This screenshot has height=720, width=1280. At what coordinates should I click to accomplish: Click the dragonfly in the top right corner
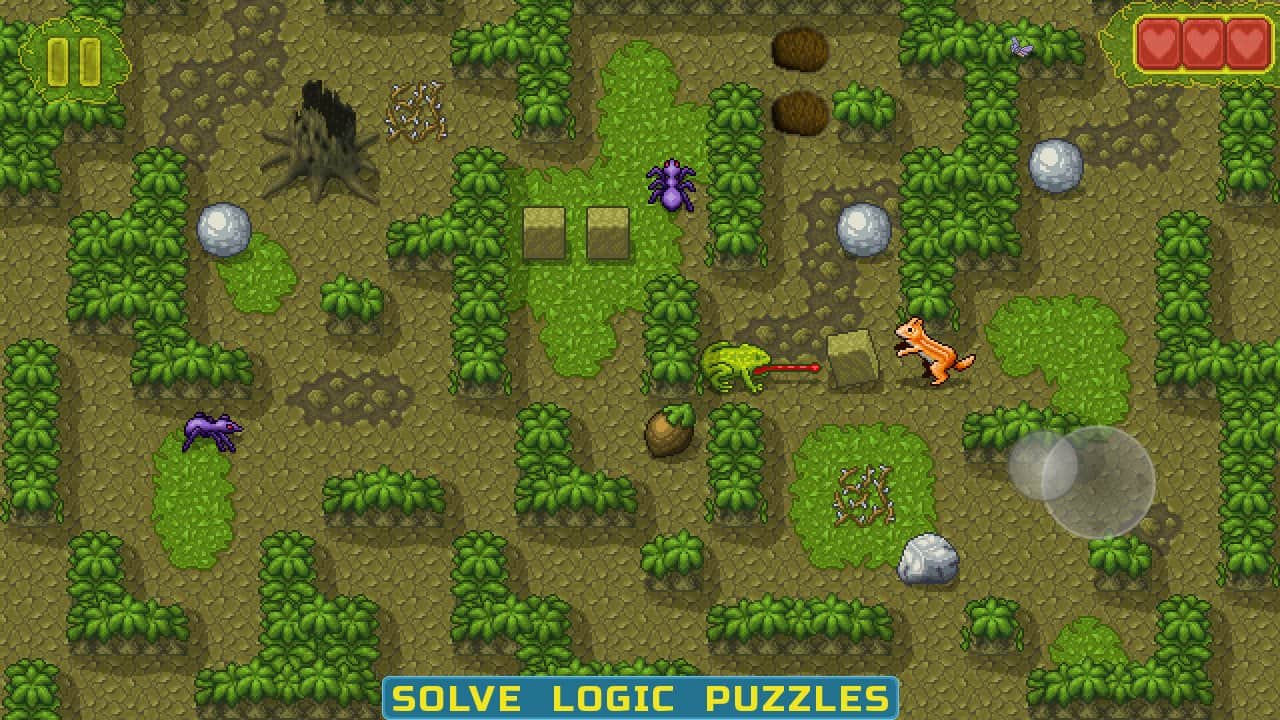click(x=1021, y=45)
